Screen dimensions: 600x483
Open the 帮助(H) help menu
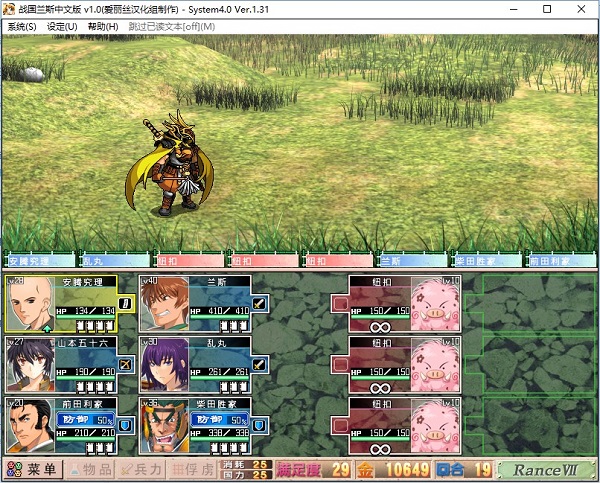point(102,26)
